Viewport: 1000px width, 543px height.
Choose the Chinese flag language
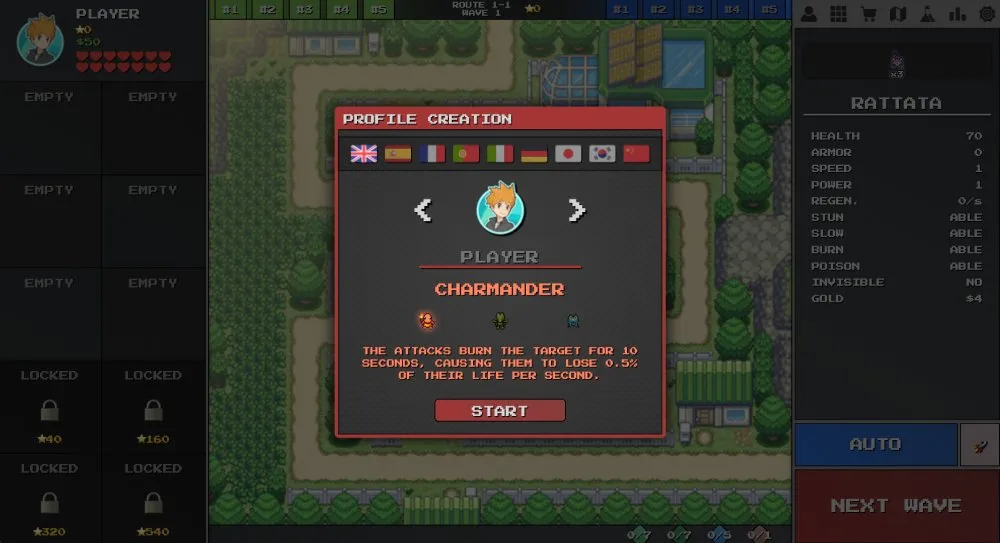(636, 154)
